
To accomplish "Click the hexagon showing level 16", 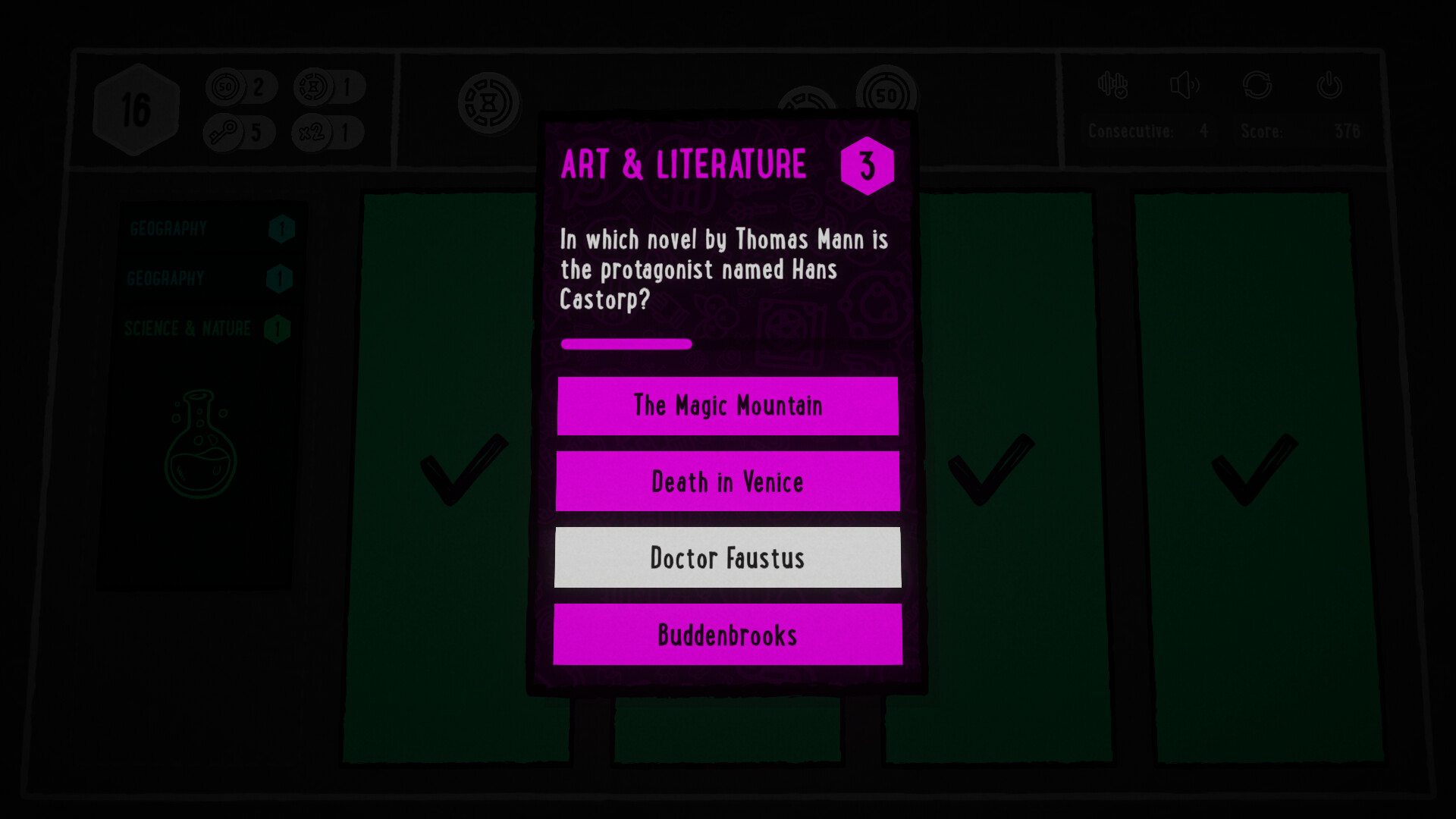I will coord(136,106).
